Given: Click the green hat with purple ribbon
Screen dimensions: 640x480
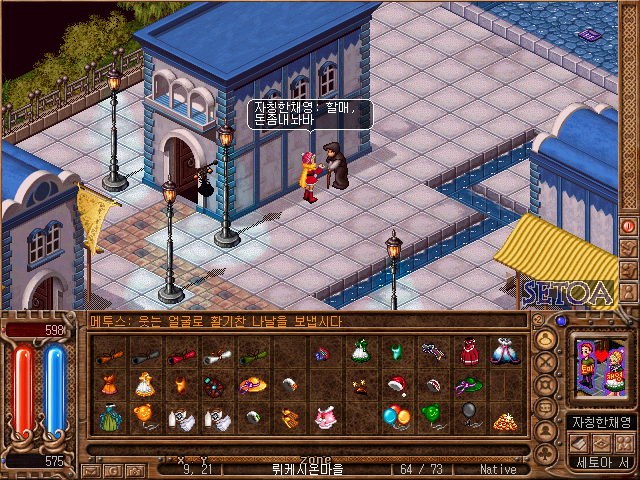Looking at the screenshot, I should [x=467, y=385].
